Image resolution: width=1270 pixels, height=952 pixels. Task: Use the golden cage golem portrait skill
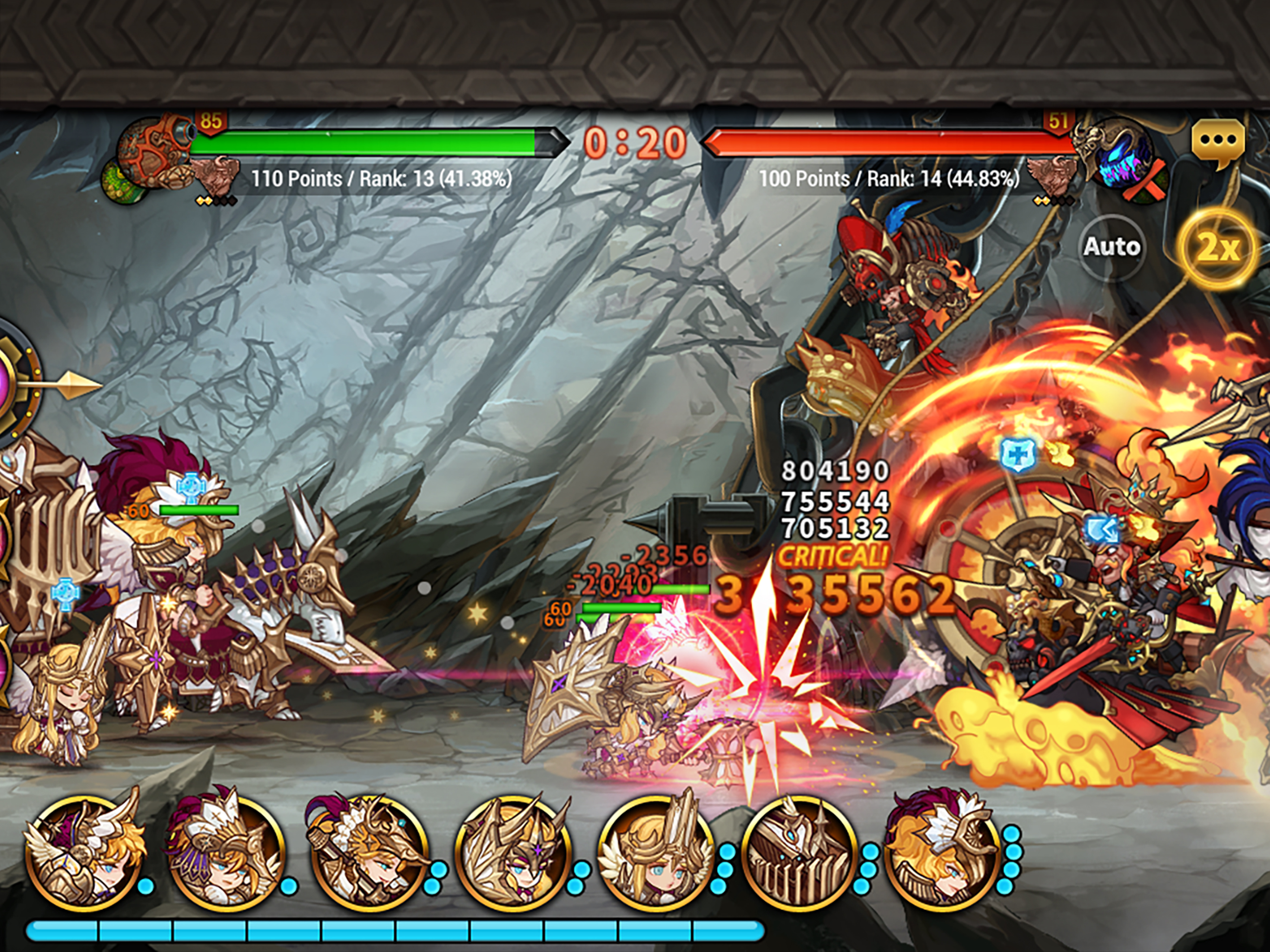[799, 849]
